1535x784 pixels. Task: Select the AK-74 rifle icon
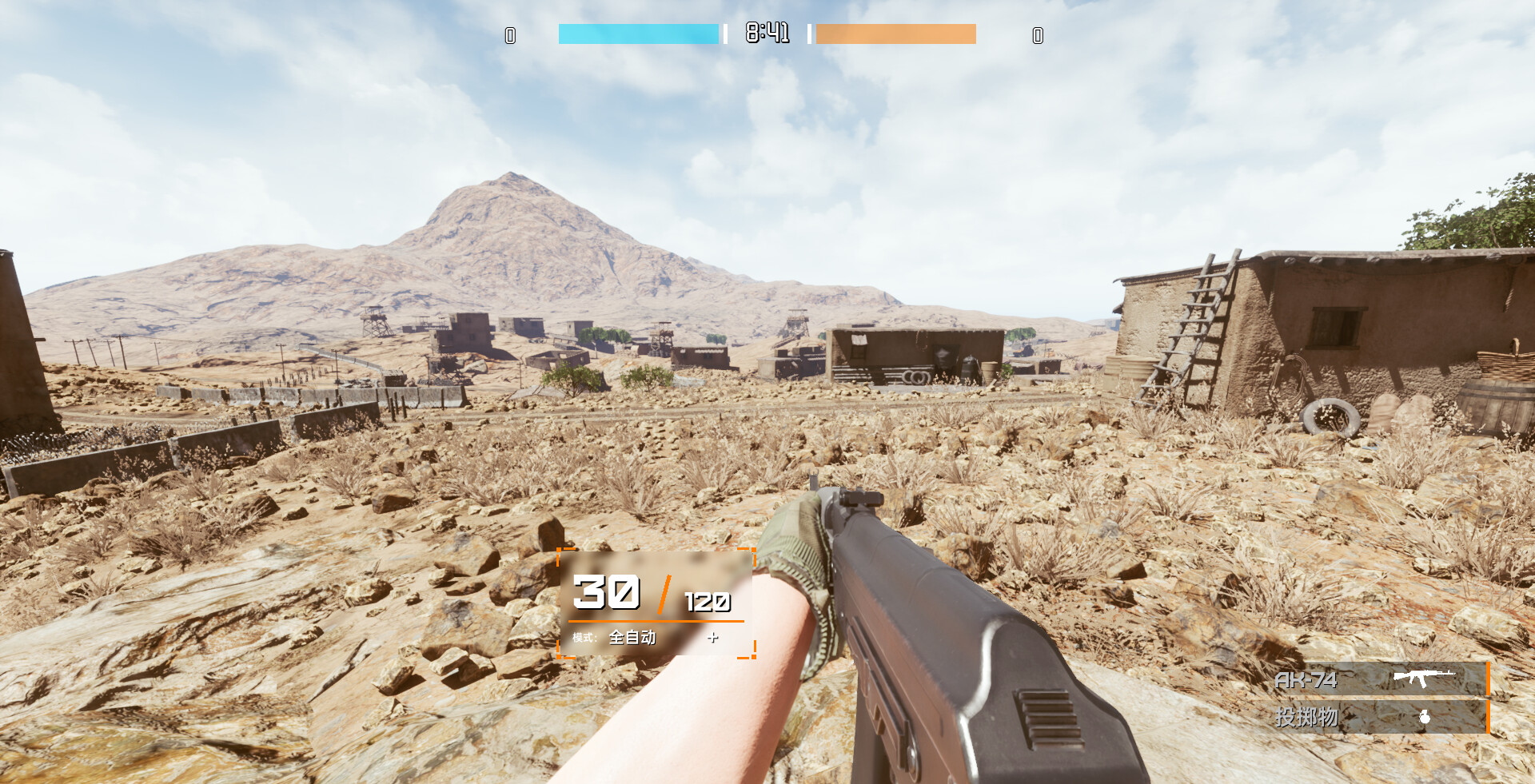[1425, 679]
